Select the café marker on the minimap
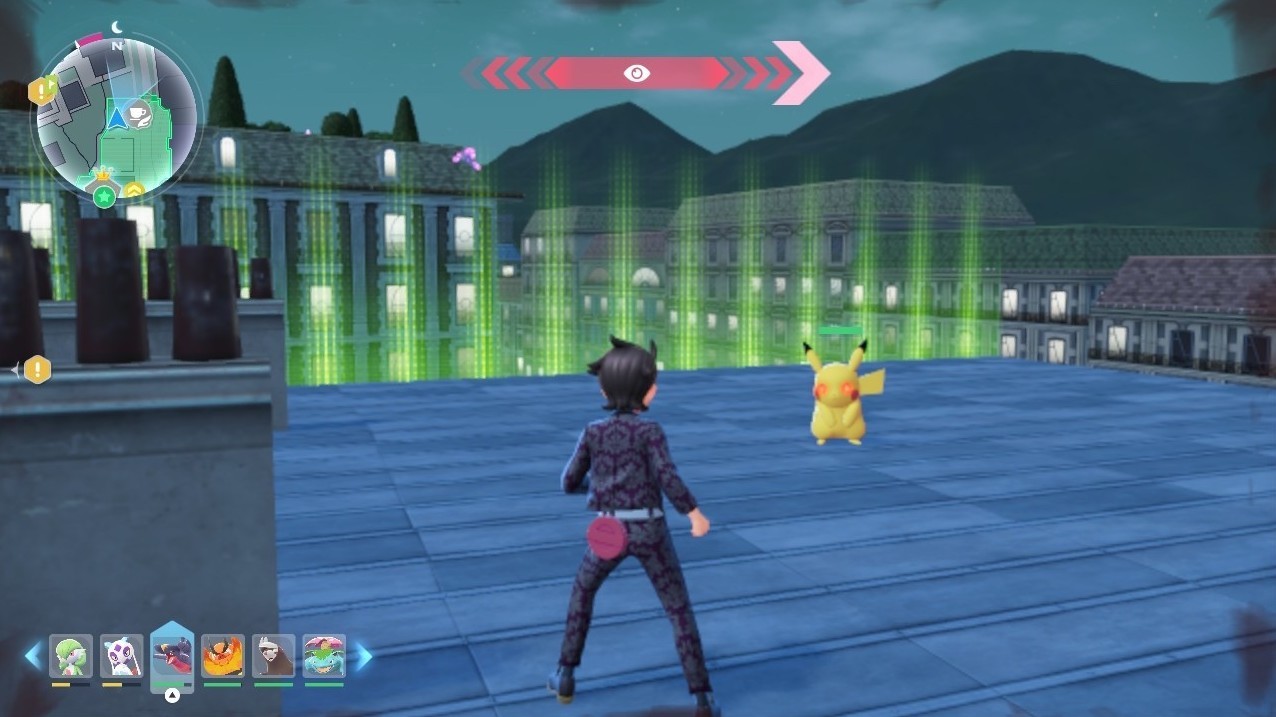 pos(140,113)
